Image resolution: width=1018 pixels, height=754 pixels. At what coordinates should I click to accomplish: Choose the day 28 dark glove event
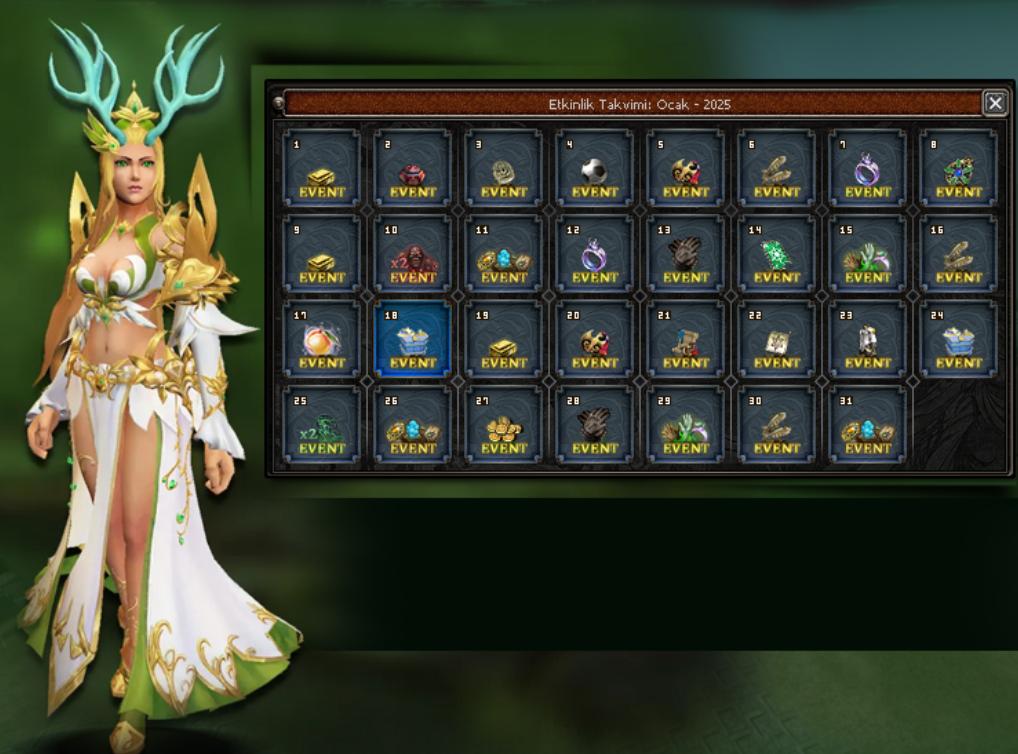(595, 425)
